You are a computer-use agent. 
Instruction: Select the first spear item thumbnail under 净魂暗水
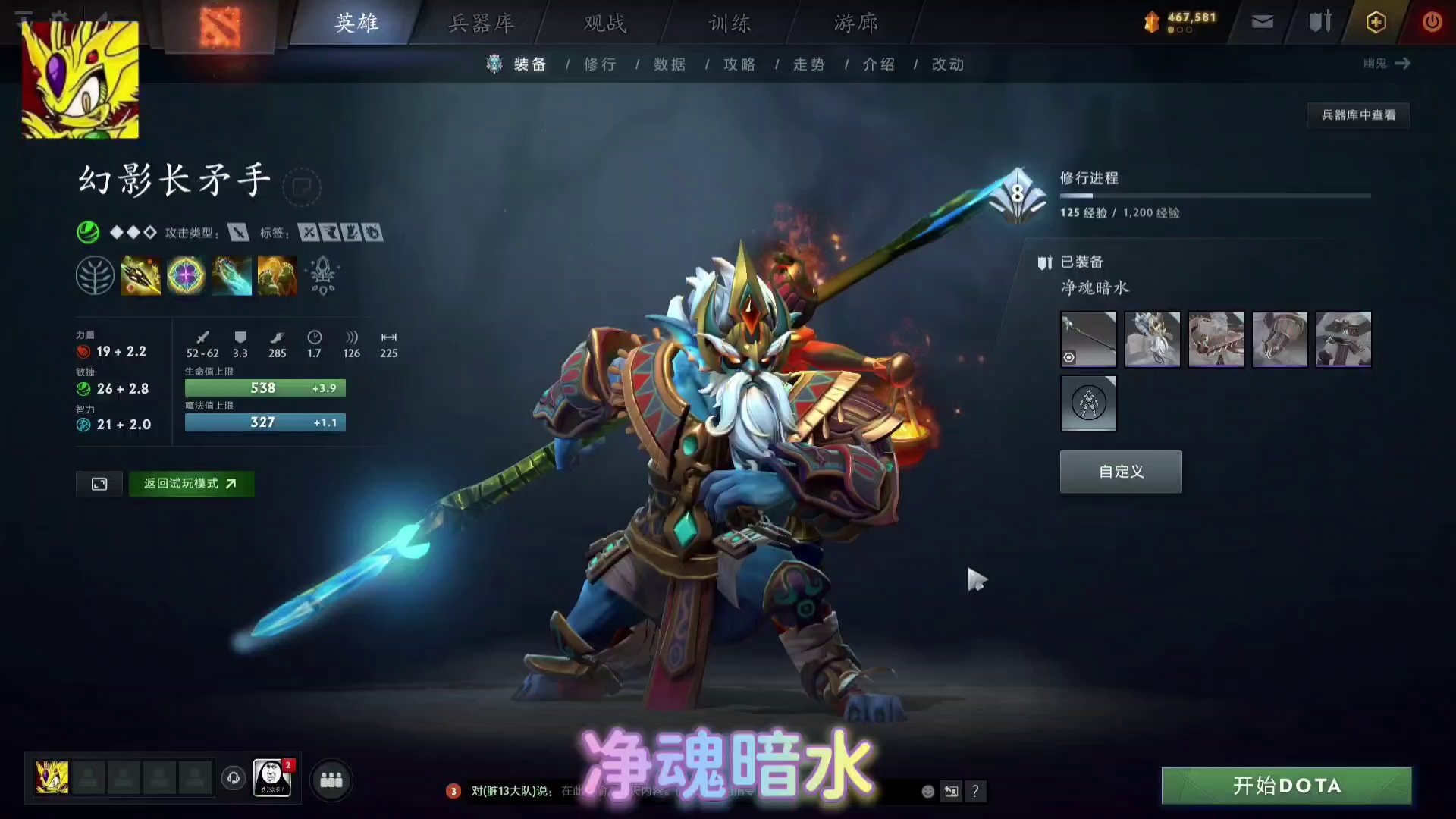click(x=1088, y=339)
